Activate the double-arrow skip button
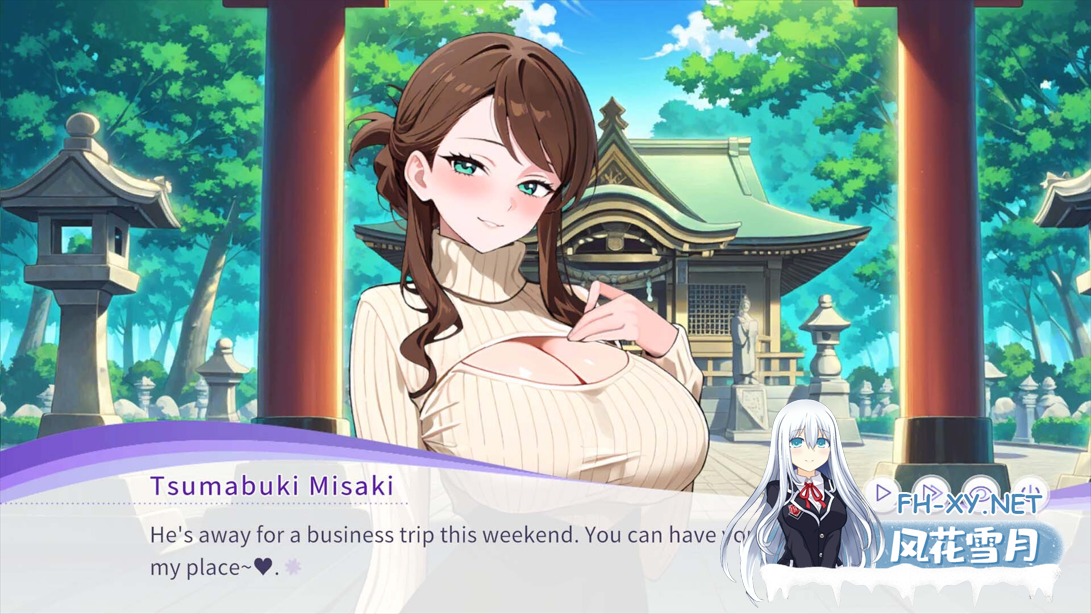 coord(932,493)
